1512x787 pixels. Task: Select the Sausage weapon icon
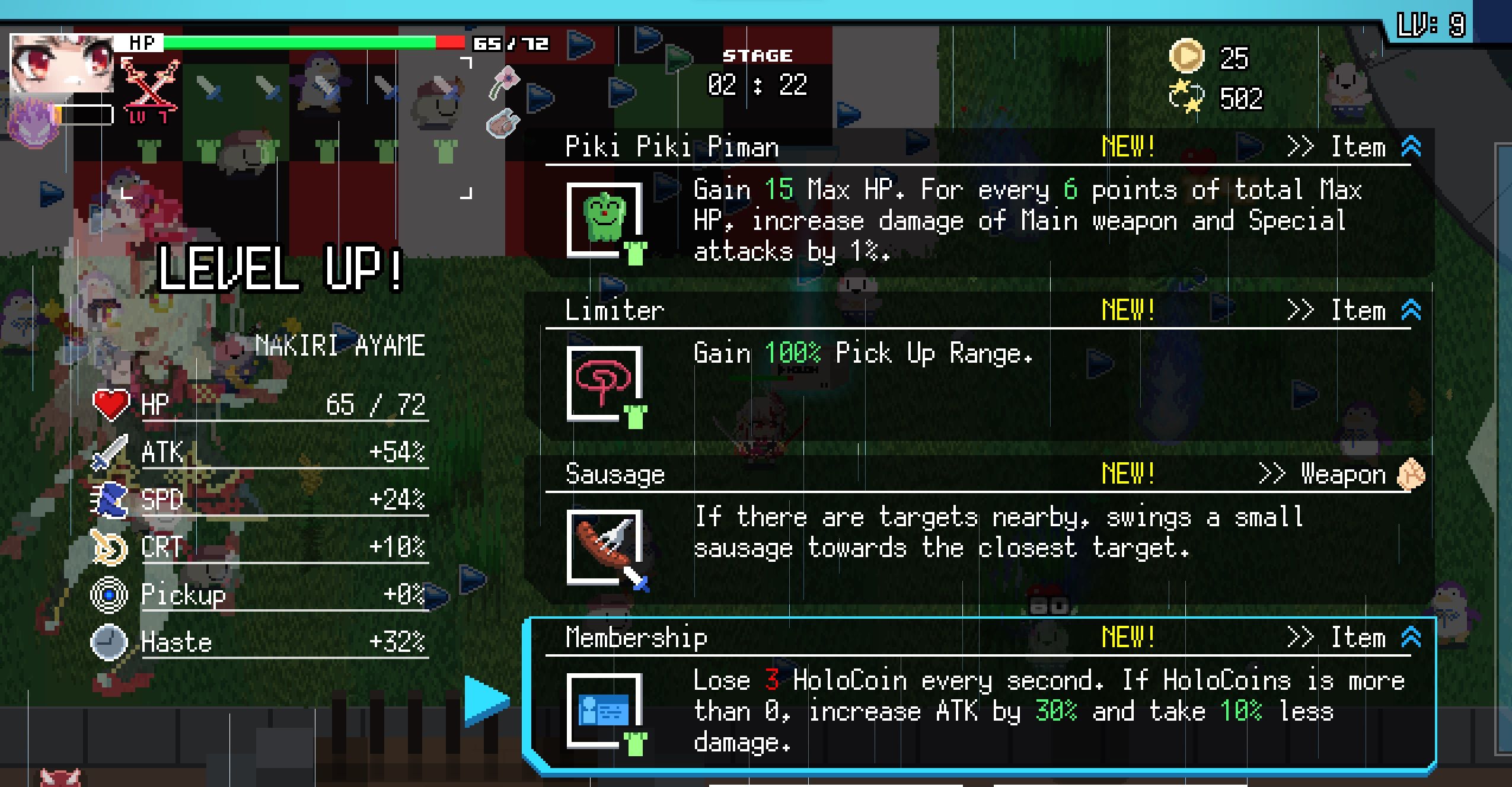pyautogui.click(x=605, y=545)
